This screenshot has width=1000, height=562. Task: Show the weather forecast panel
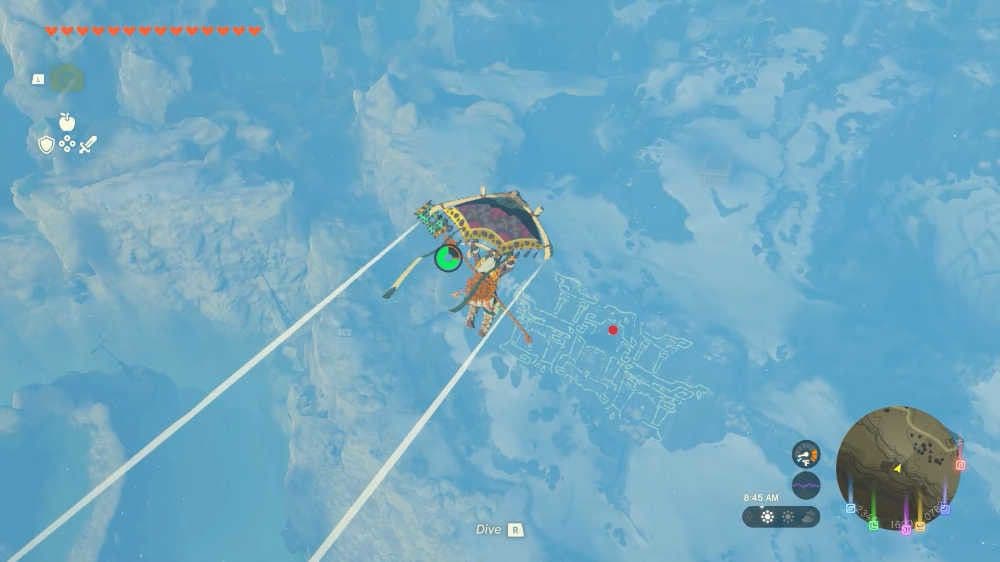(x=780, y=517)
